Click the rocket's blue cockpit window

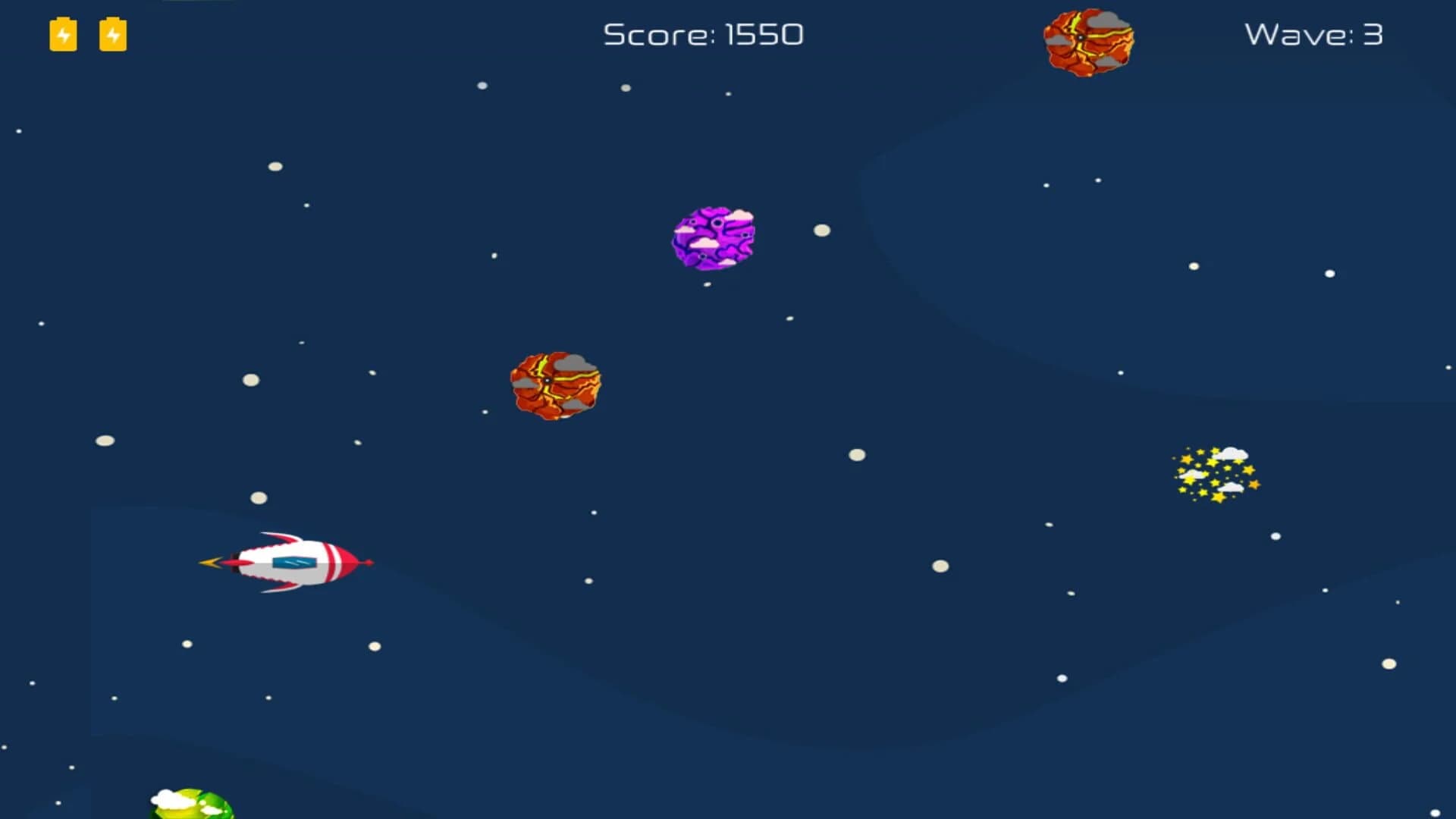pyautogui.click(x=294, y=563)
